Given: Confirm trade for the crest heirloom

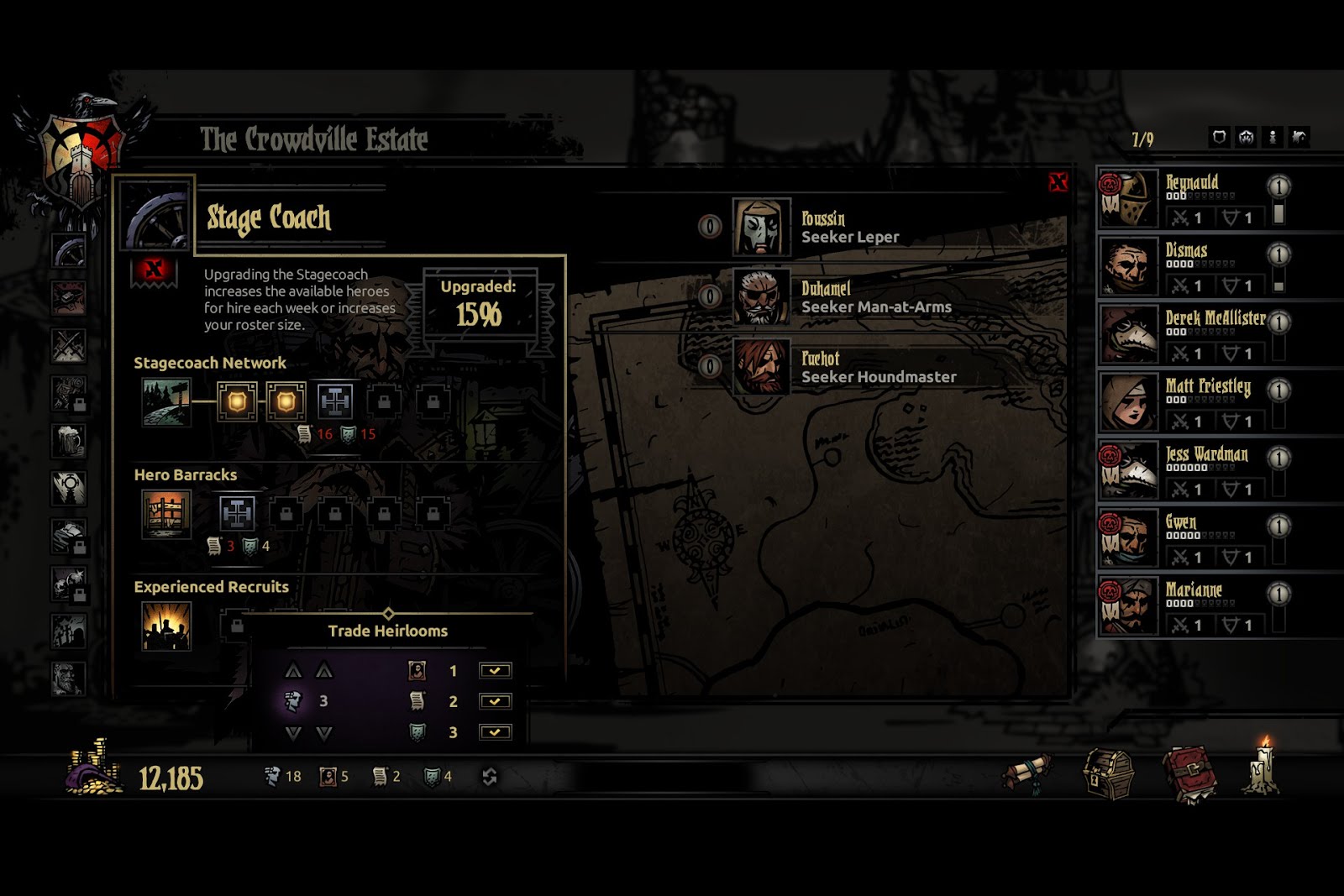Looking at the screenshot, I should [495, 732].
